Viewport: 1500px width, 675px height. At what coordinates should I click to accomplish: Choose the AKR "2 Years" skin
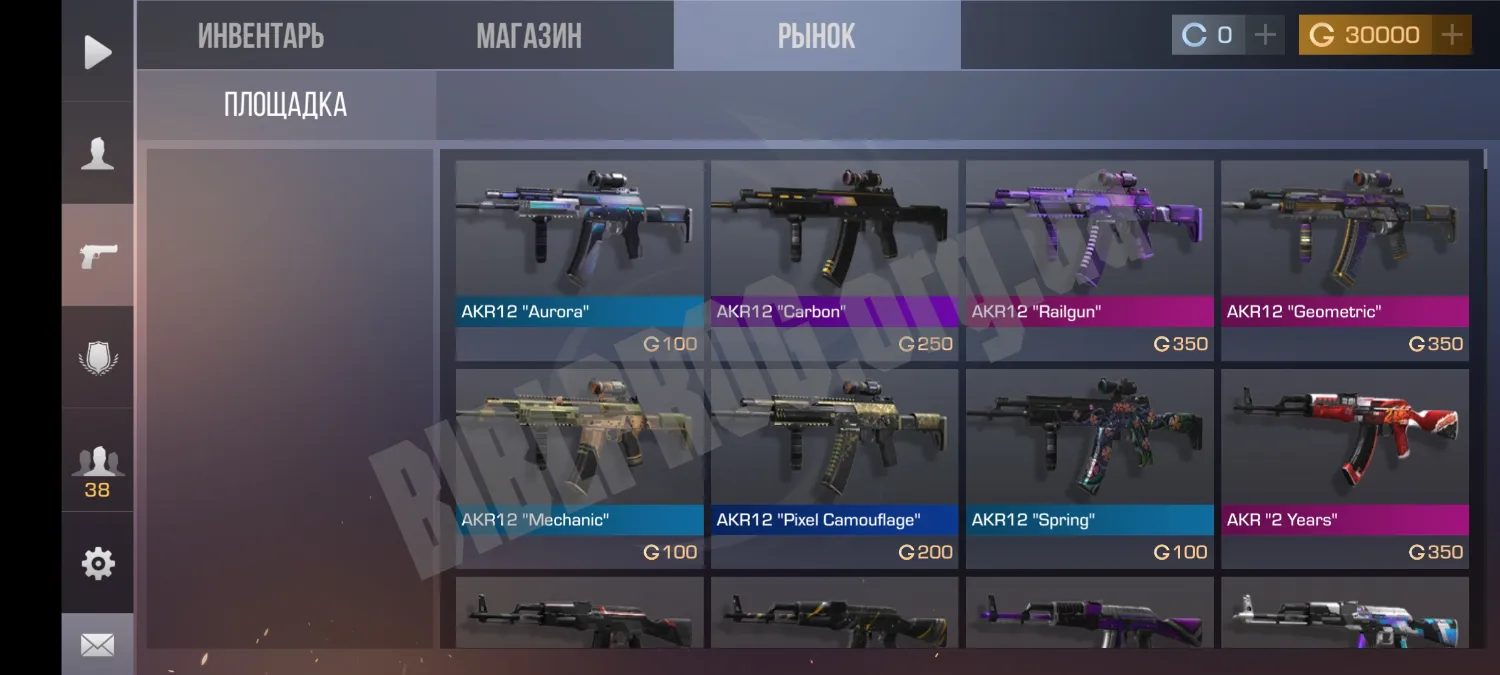pos(1344,467)
